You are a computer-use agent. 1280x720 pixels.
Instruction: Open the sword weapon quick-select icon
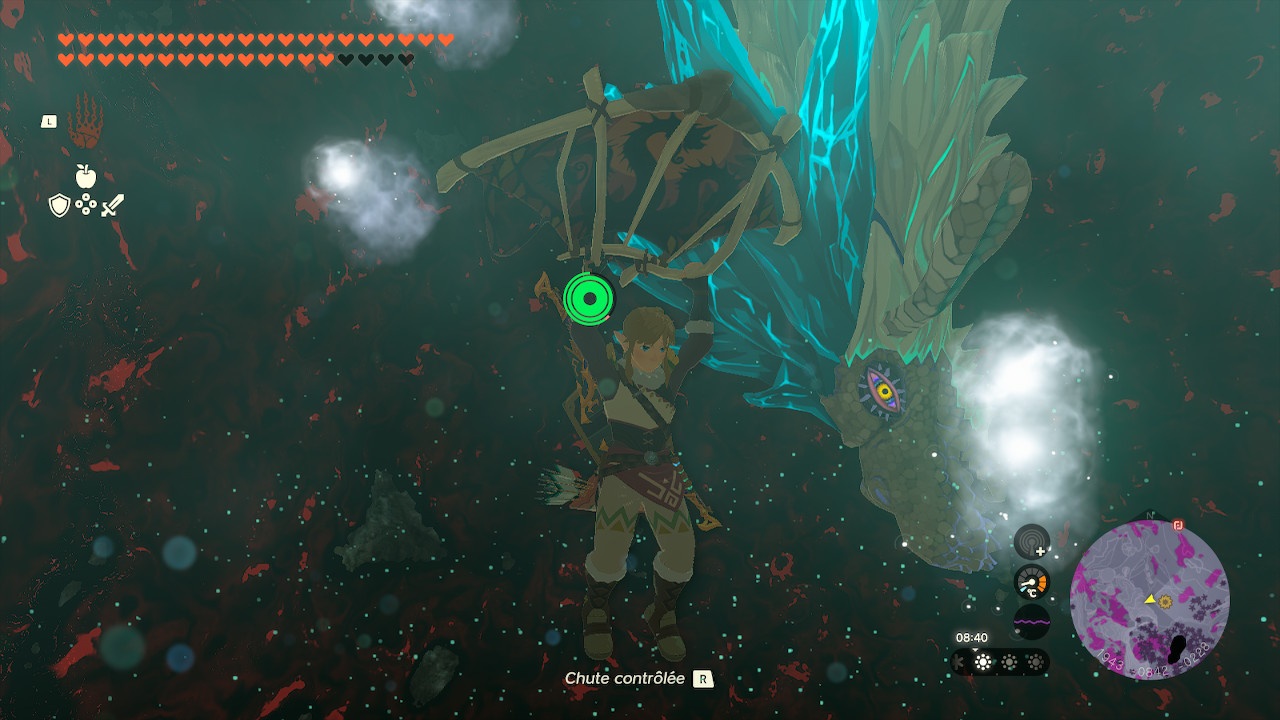tap(112, 206)
